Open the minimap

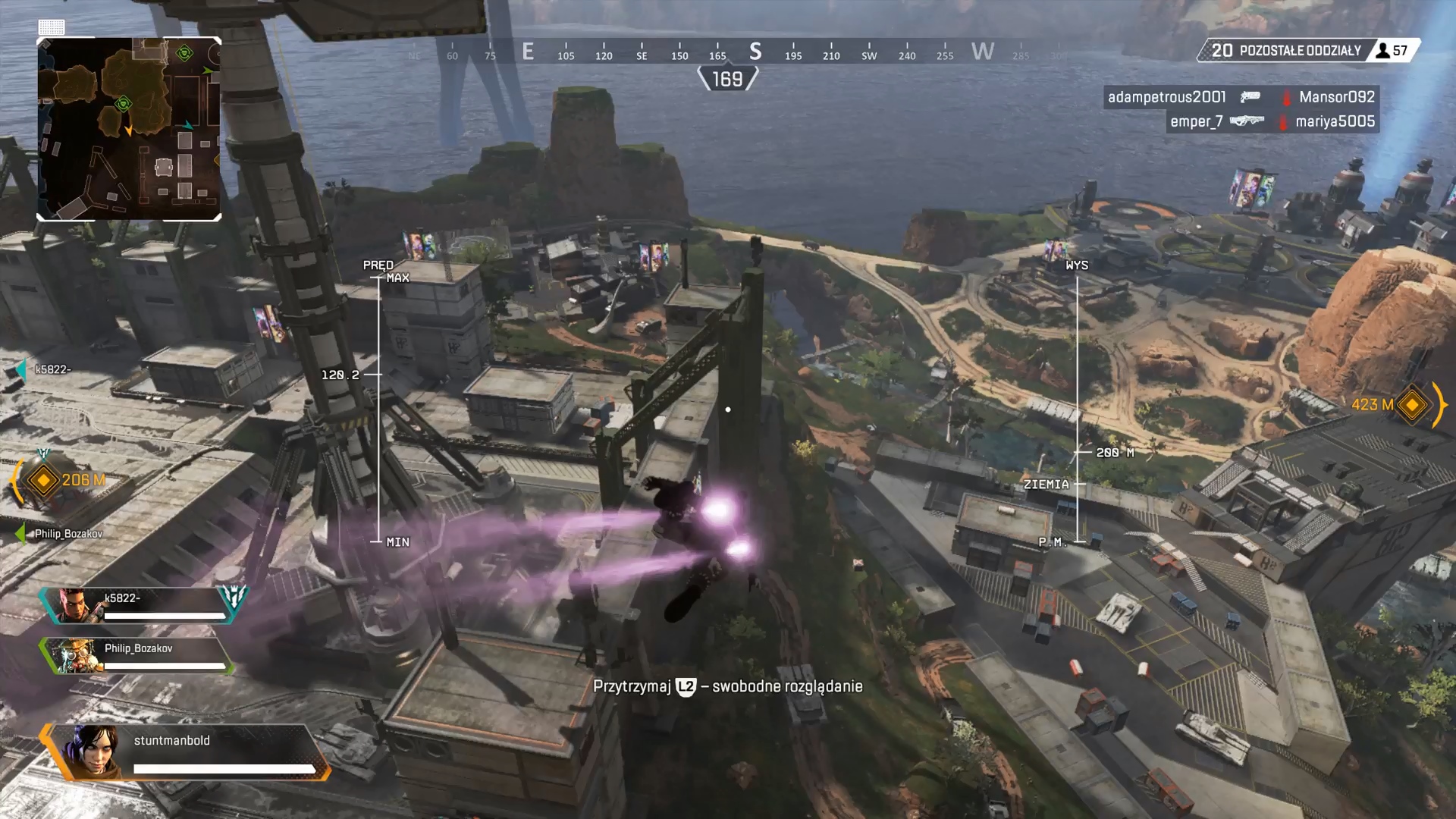point(129,129)
